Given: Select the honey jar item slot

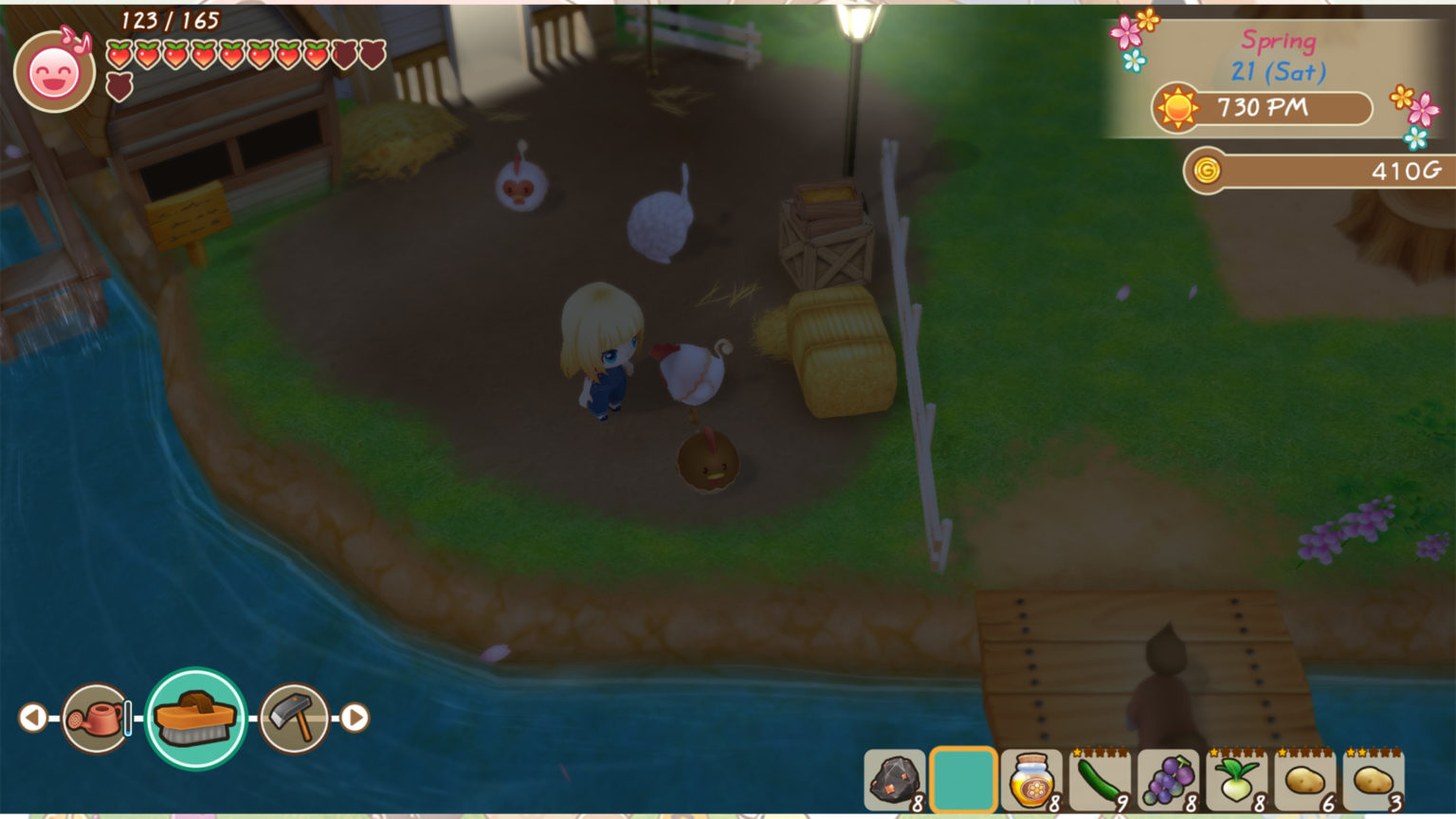Looking at the screenshot, I should 1033,782.
